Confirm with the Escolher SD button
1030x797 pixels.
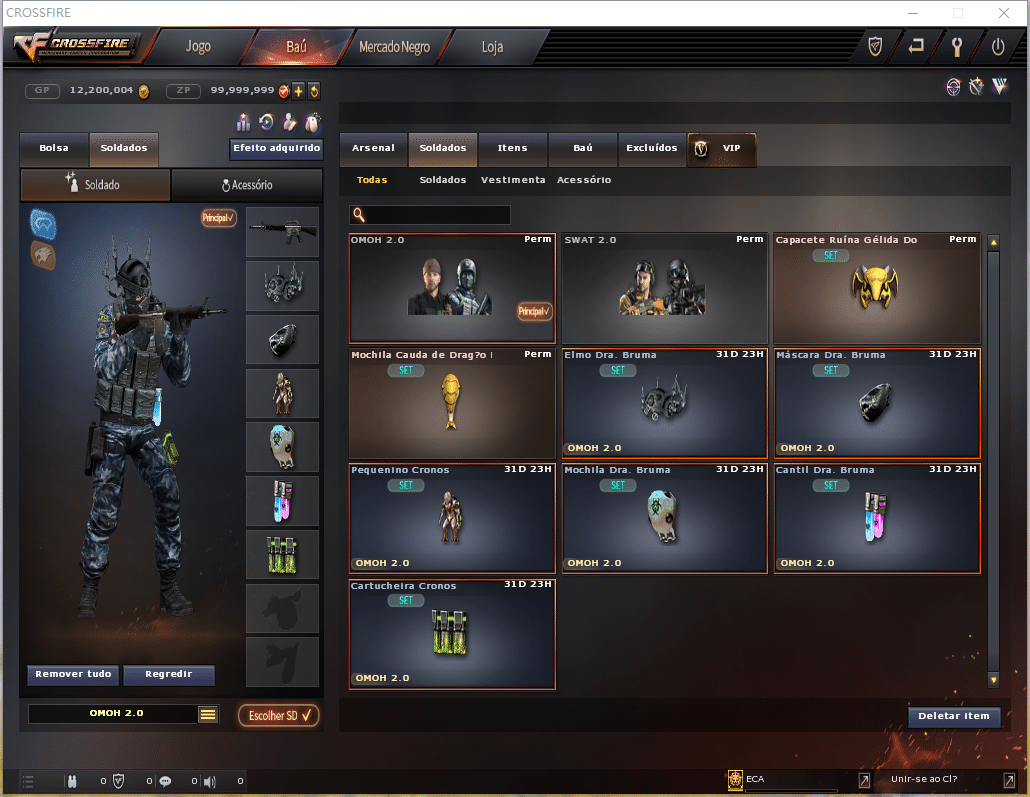[x=279, y=715]
